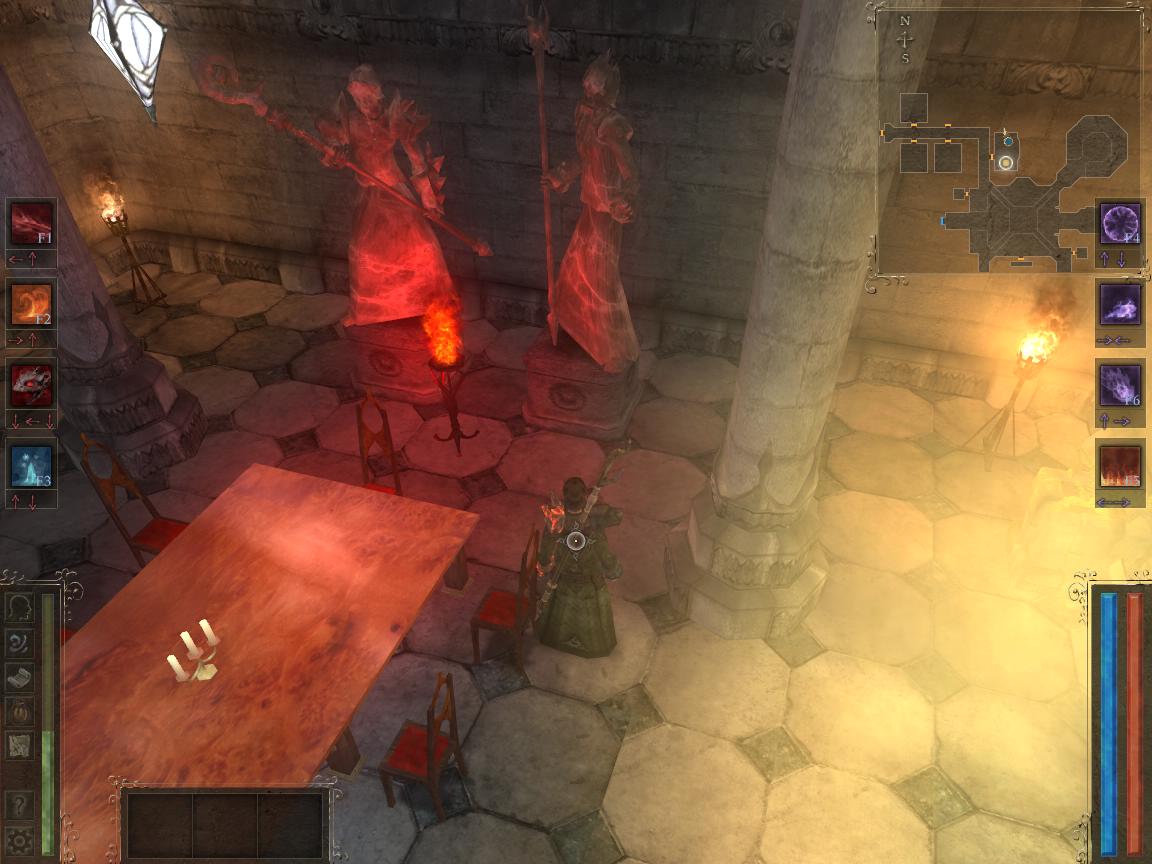The image size is (1152, 864).
Task: Cast the purple sphere spell F4
Action: (x=1120, y=223)
